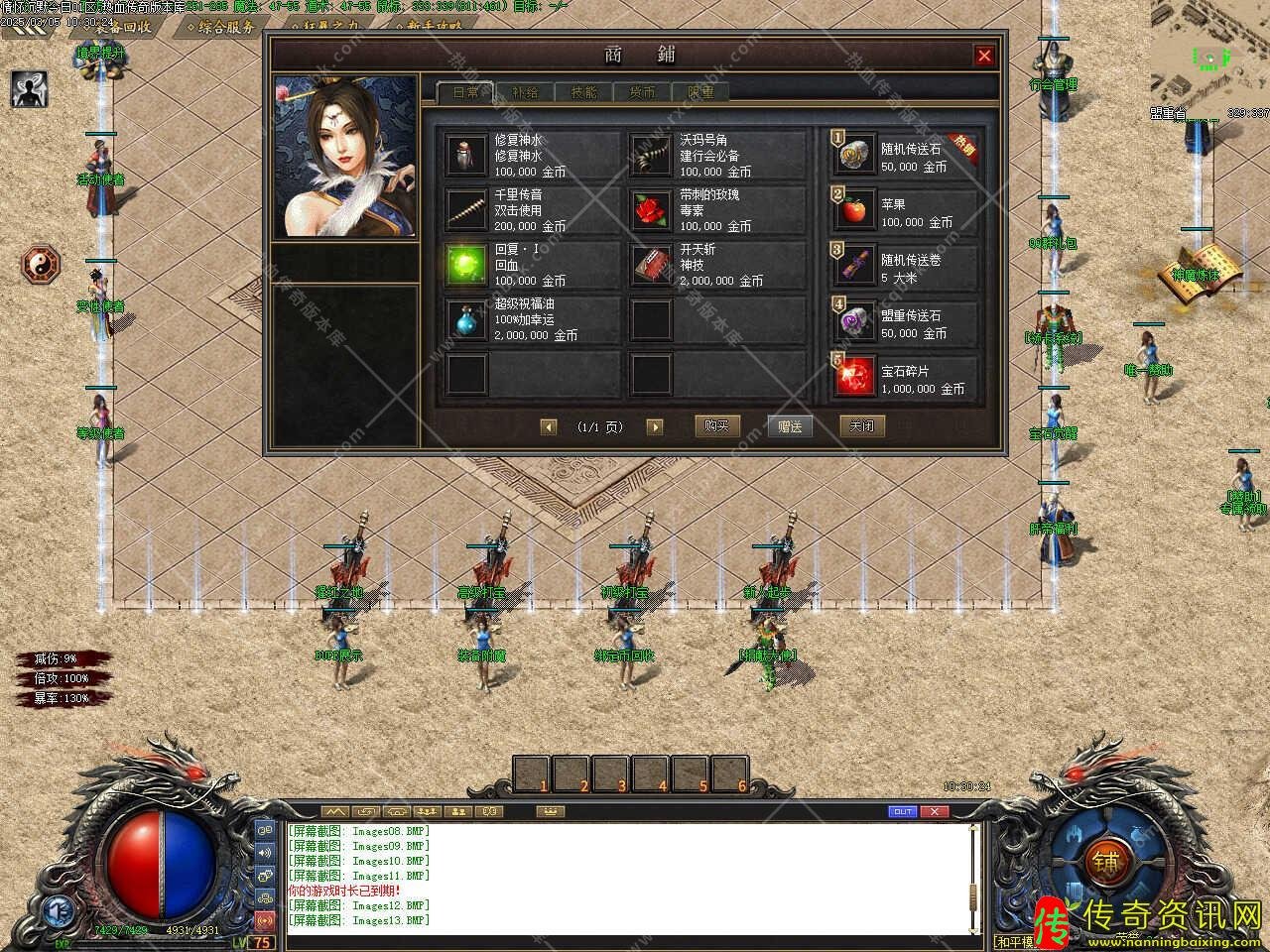Open the 装备回收 top menu
This screenshot has width=1270, height=952.
tap(122, 27)
